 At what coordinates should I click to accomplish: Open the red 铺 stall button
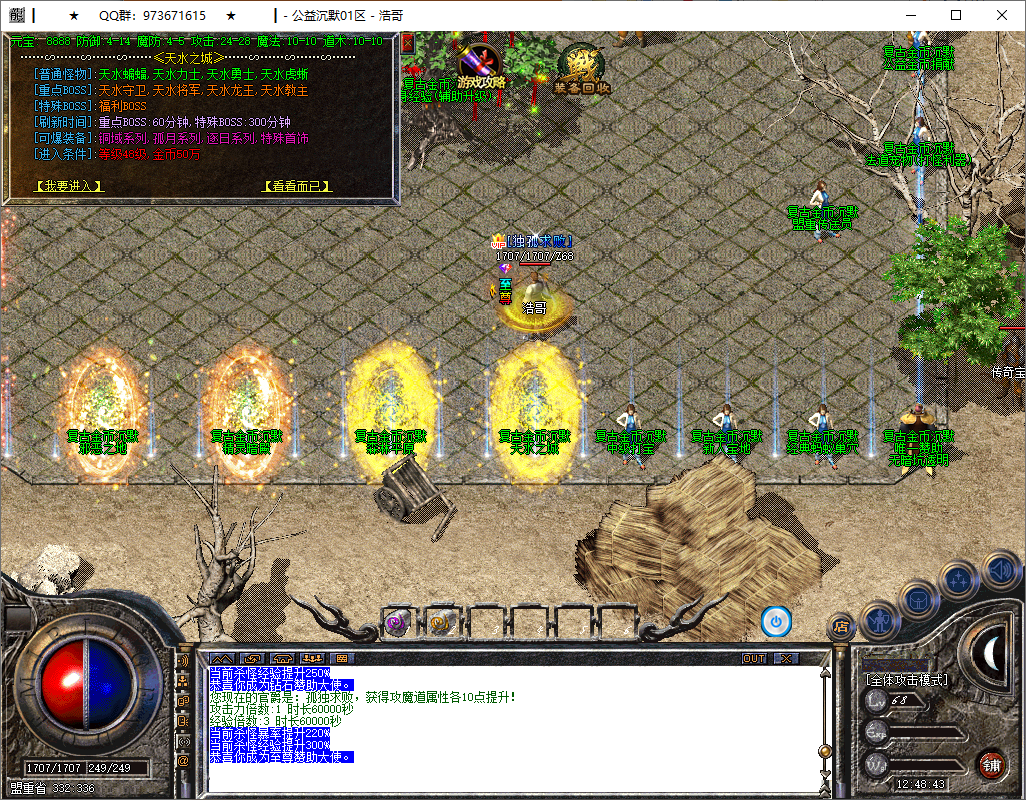[991, 766]
